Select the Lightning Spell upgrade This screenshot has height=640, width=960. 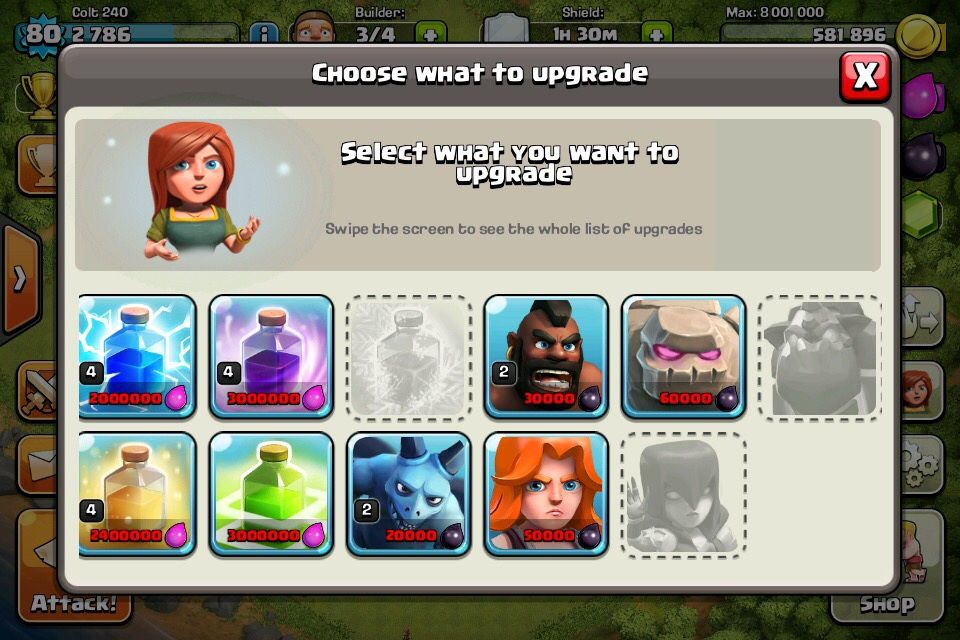pos(137,356)
